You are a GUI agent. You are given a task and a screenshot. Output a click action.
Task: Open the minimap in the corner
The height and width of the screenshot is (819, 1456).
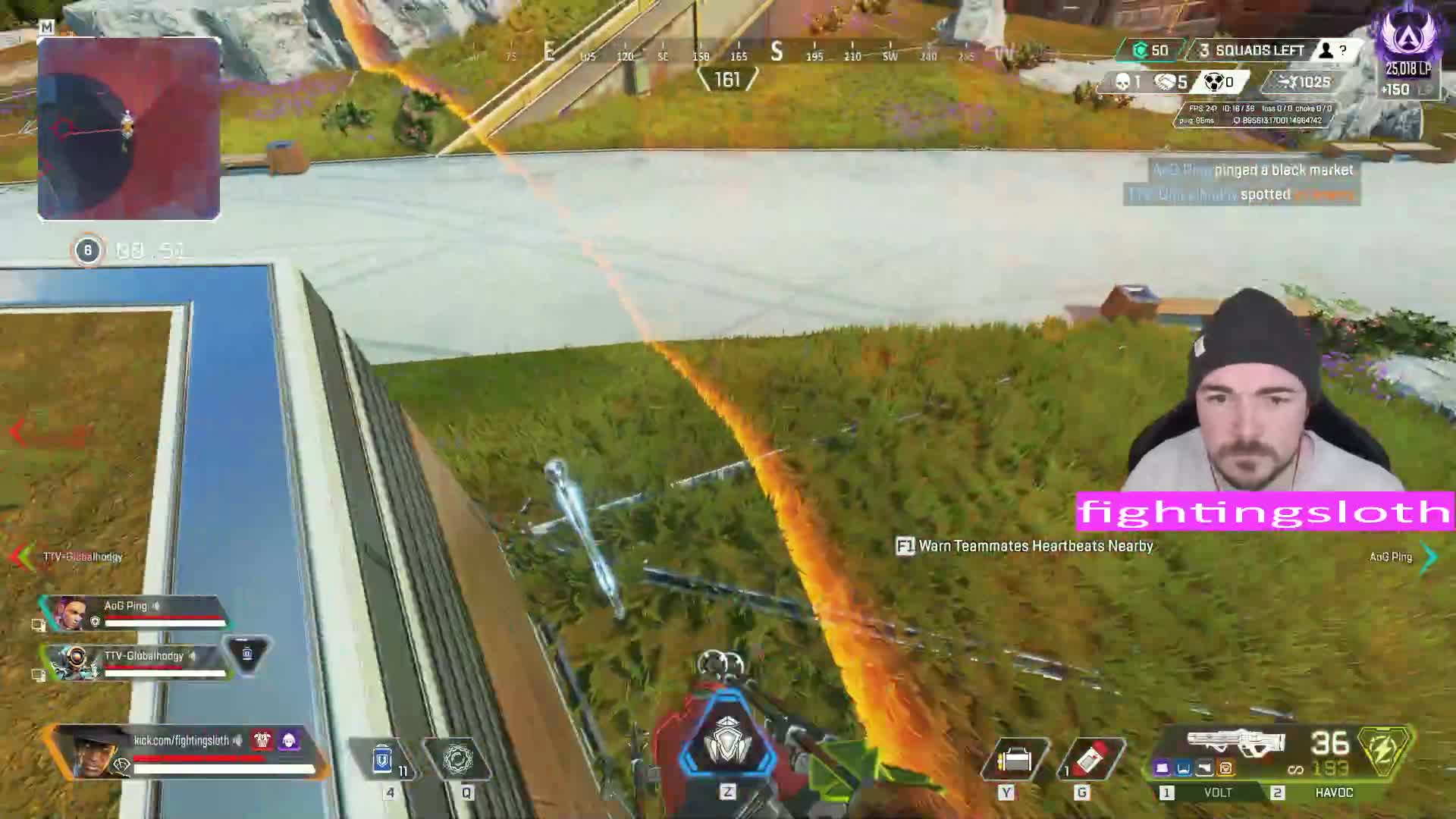129,129
